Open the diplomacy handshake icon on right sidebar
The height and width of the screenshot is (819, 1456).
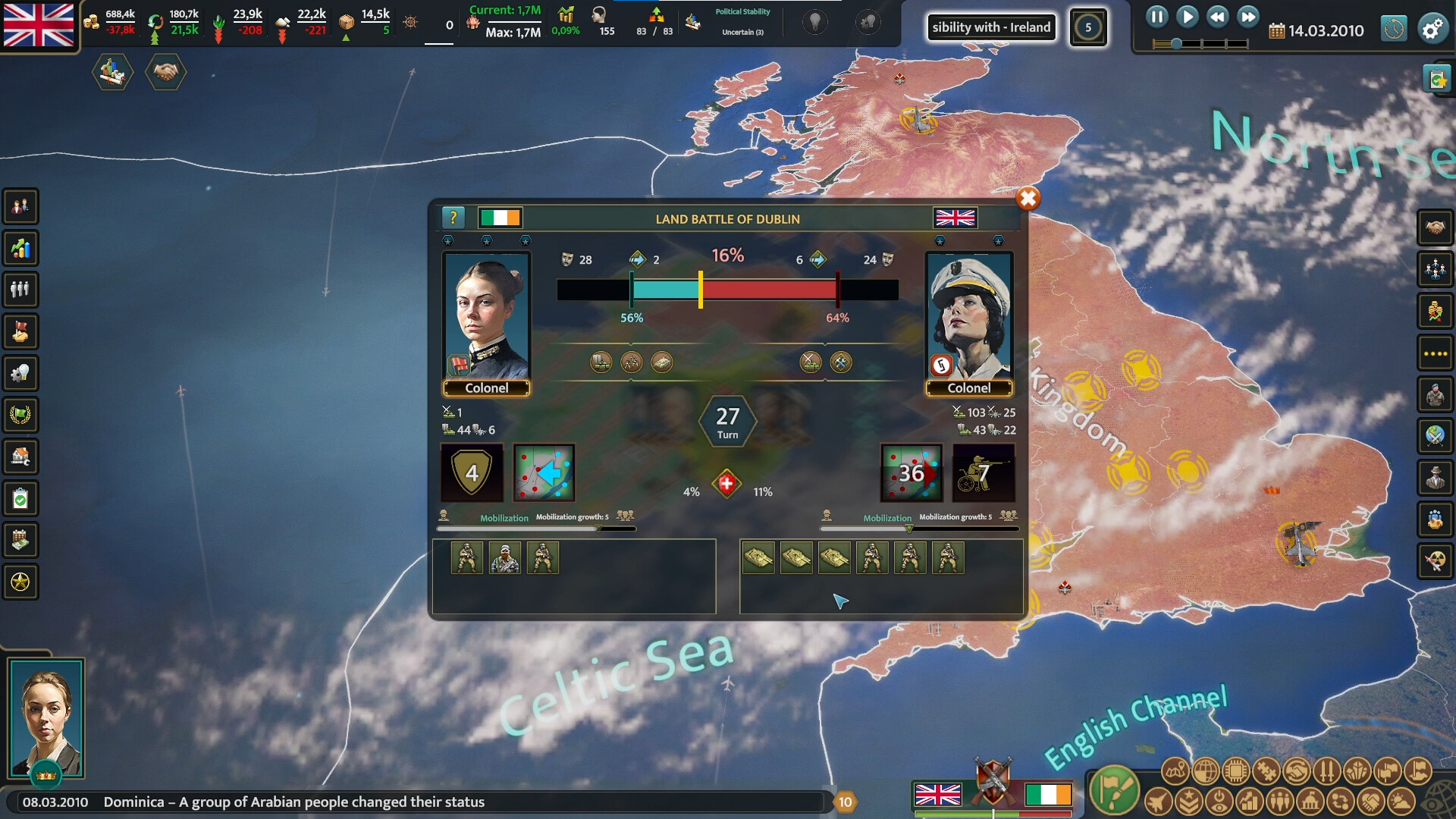pyautogui.click(x=1436, y=227)
